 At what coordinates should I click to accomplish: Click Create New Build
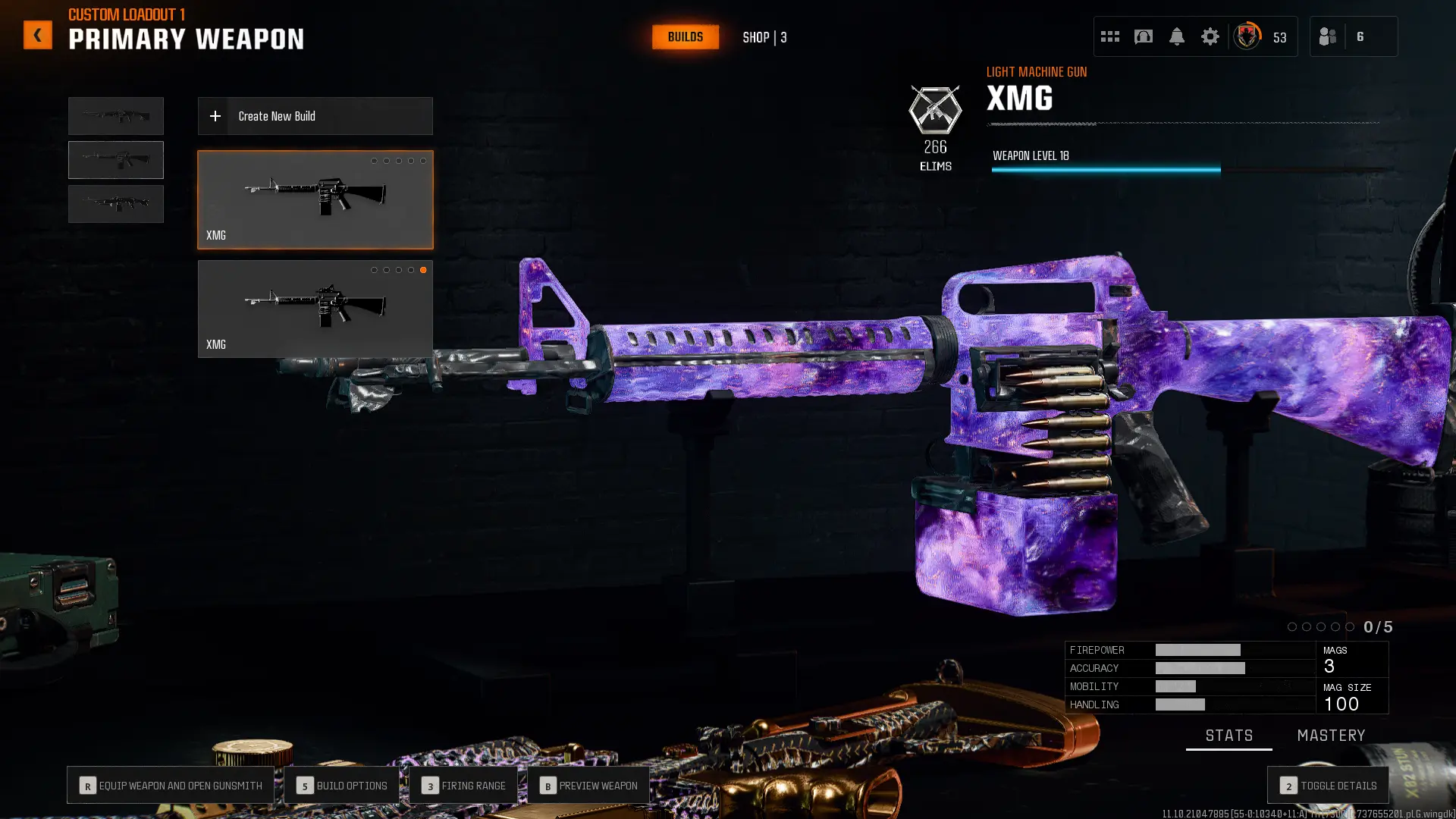click(x=315, y=115)
